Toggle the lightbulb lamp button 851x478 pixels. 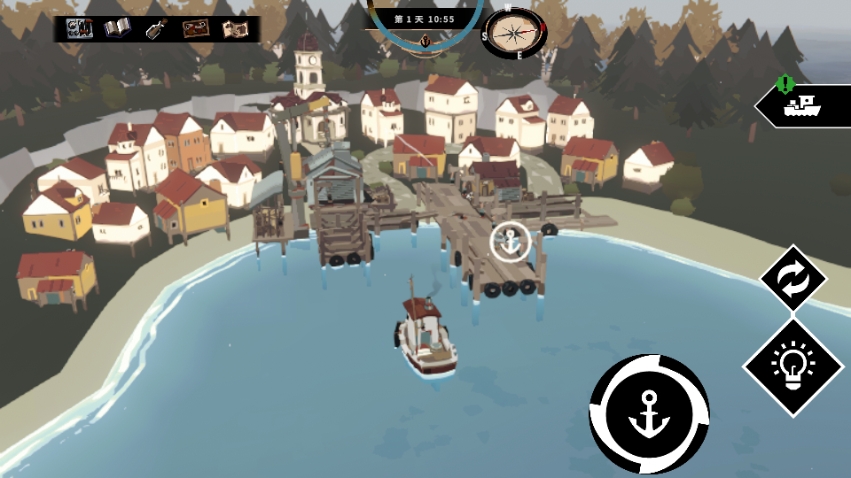[x=794, y=367]
